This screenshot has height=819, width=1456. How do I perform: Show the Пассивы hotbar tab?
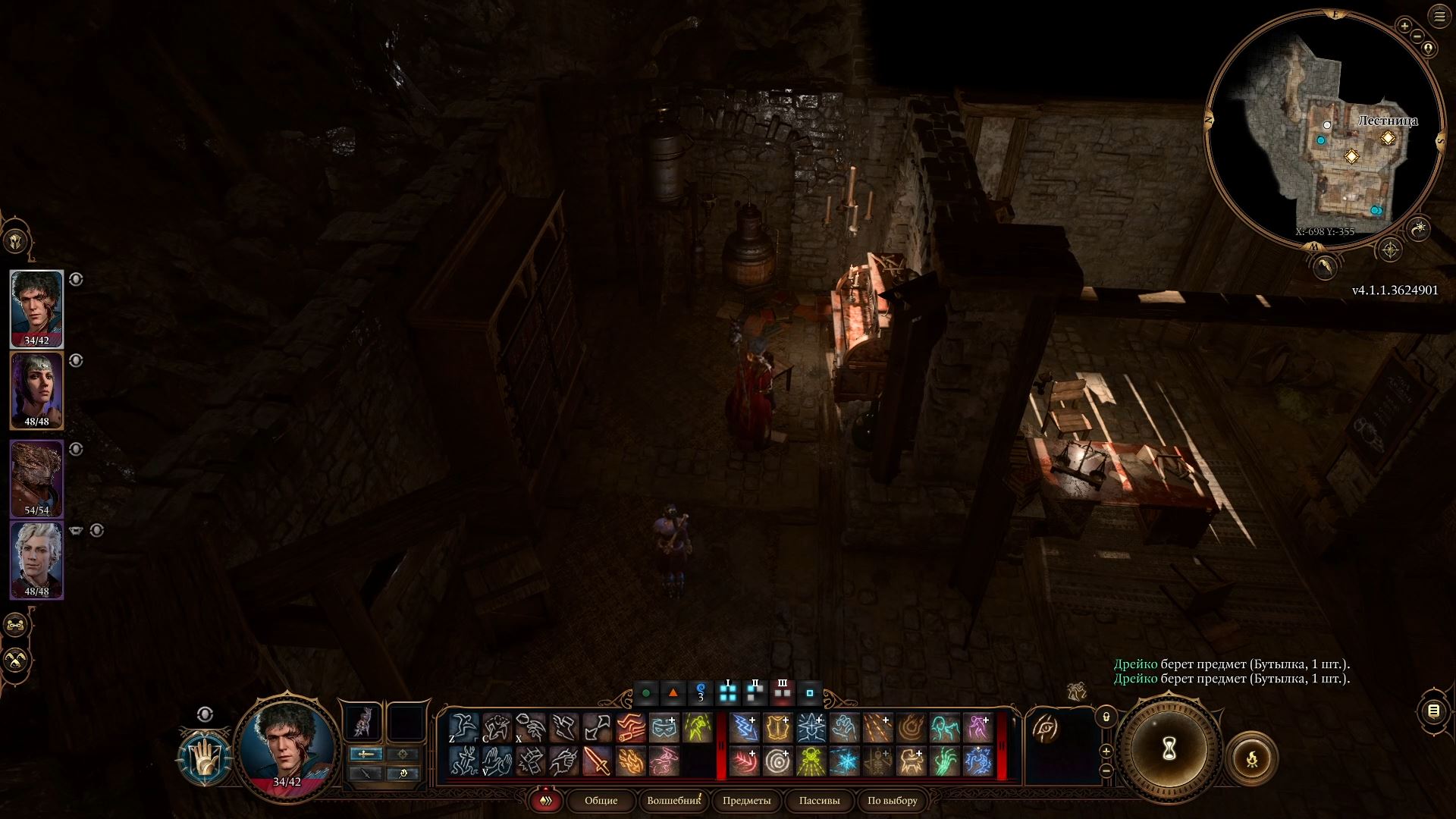[x=819, y=800]
